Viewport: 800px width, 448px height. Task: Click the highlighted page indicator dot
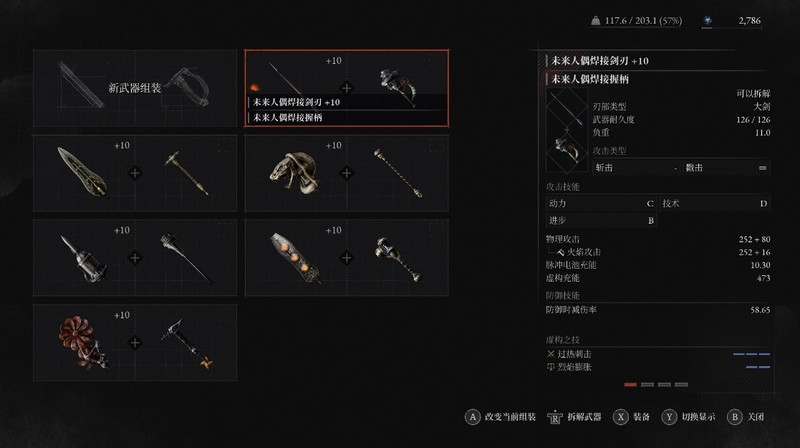tap(630, 384)
